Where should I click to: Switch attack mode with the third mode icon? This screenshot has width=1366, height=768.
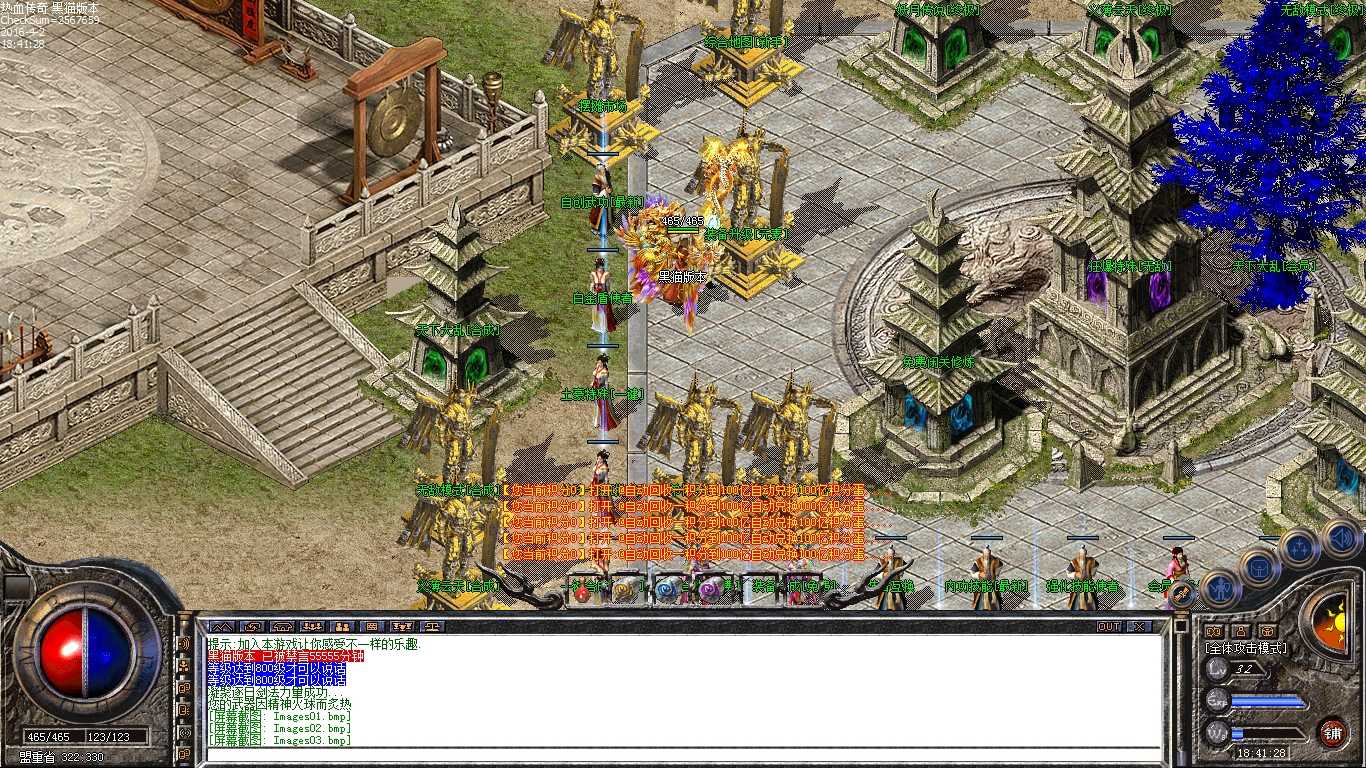pos(1268,632)
